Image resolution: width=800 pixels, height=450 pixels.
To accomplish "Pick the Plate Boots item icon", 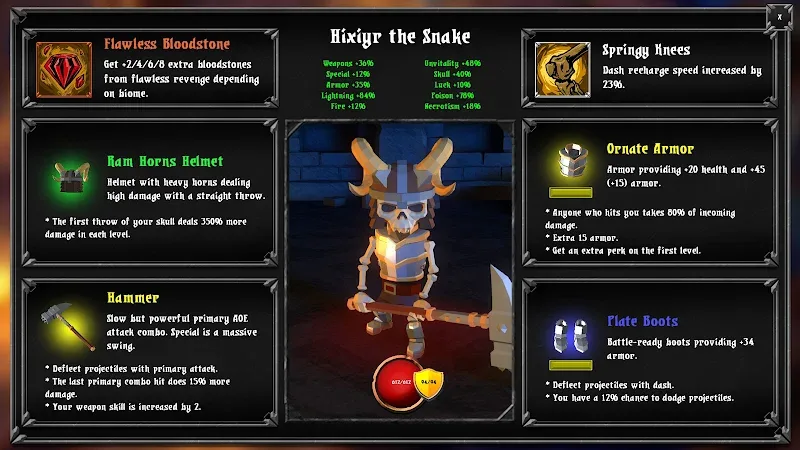I will [x=569, y=331].
